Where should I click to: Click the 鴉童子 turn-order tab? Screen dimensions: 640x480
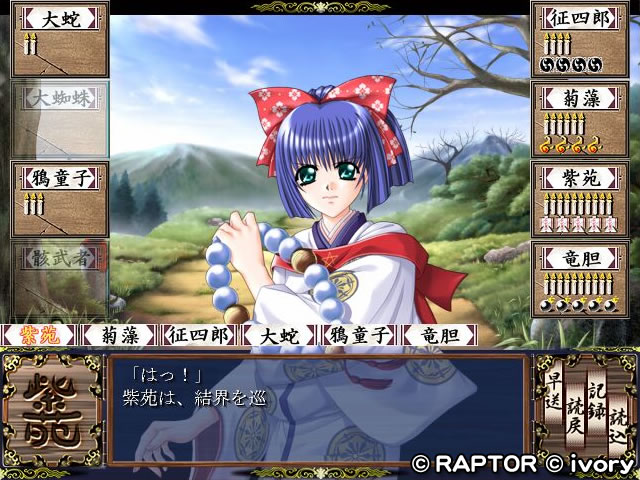360,335
